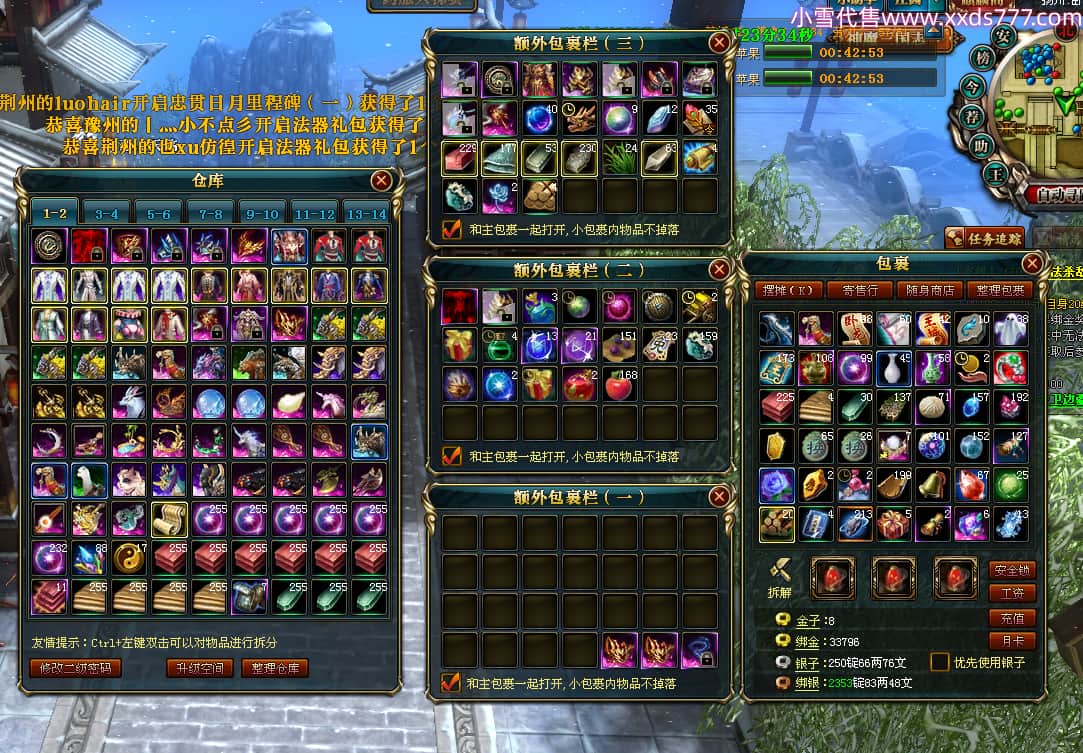The image size is (1083, 753).
Task: Open the 摆摊 (K) stall button
Action: [x=789, y=290]
